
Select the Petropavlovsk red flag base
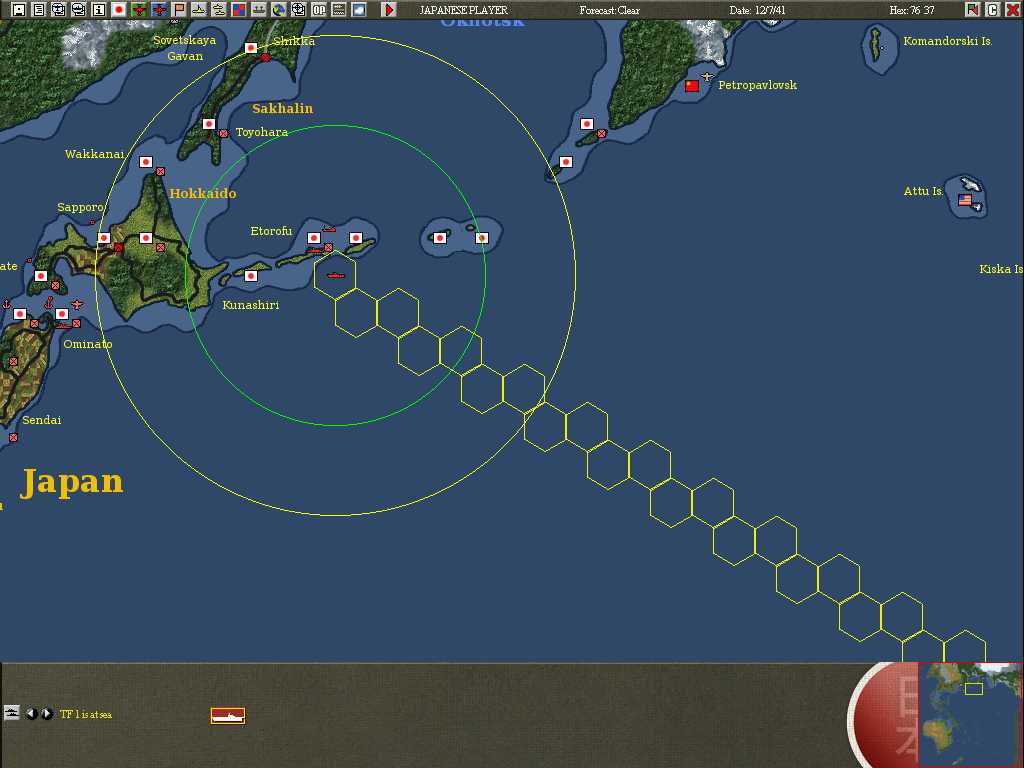(692, 86)
